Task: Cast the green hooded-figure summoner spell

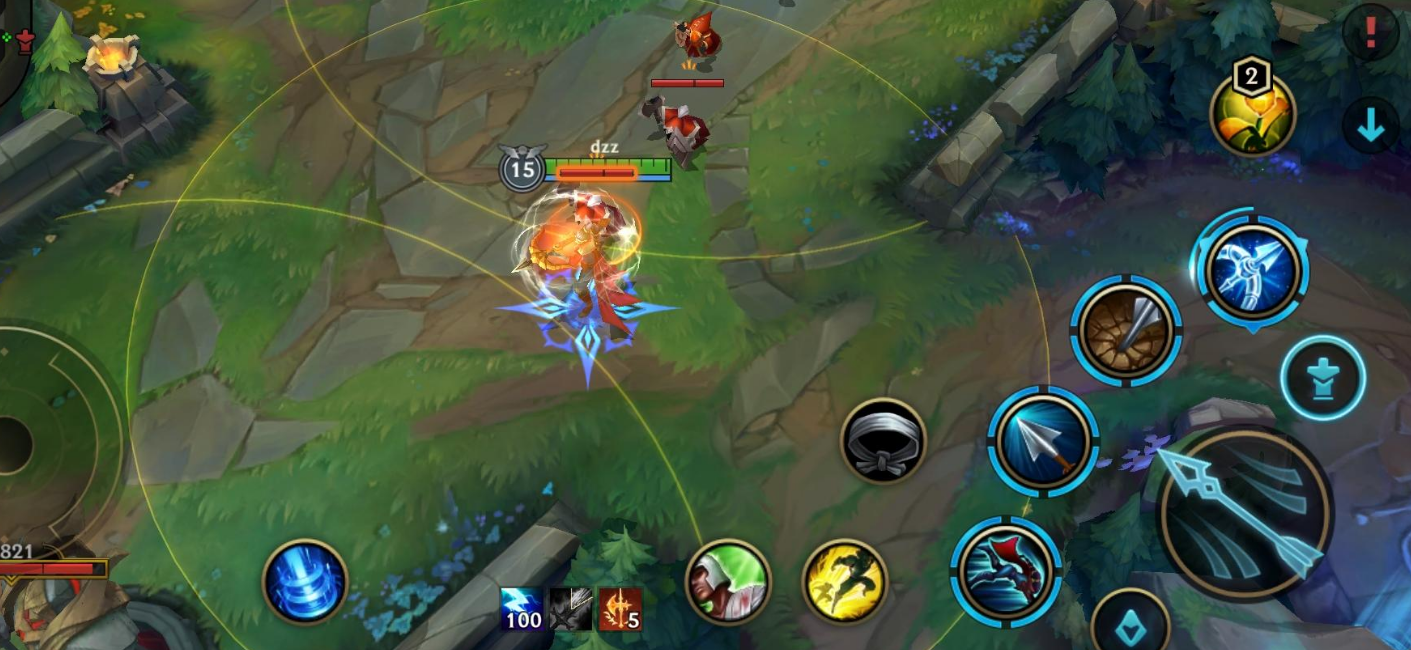Action: (728, 581)
